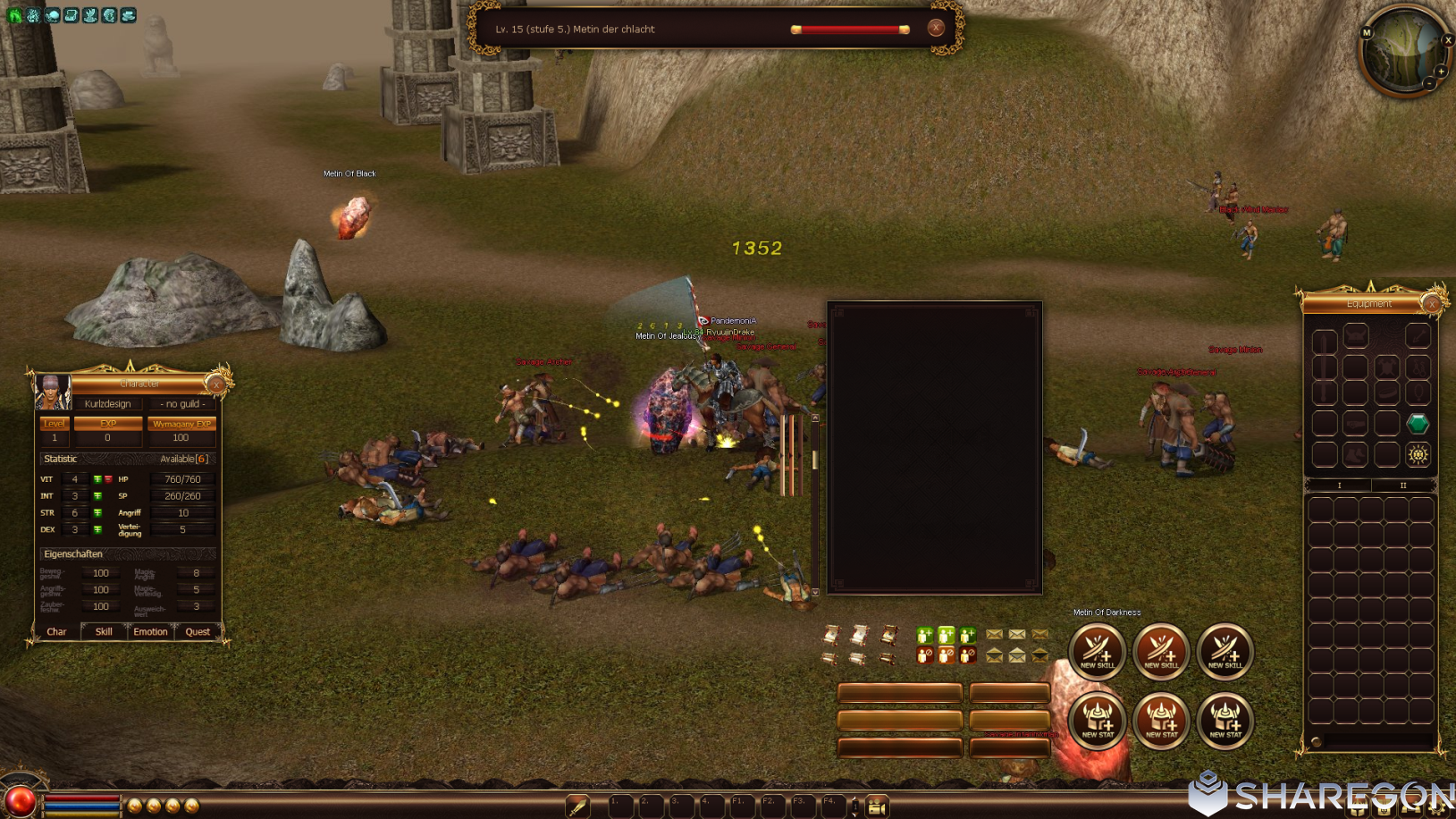Zoom in the minimap
This screenshot has width=1456, height=819.
1441,72
